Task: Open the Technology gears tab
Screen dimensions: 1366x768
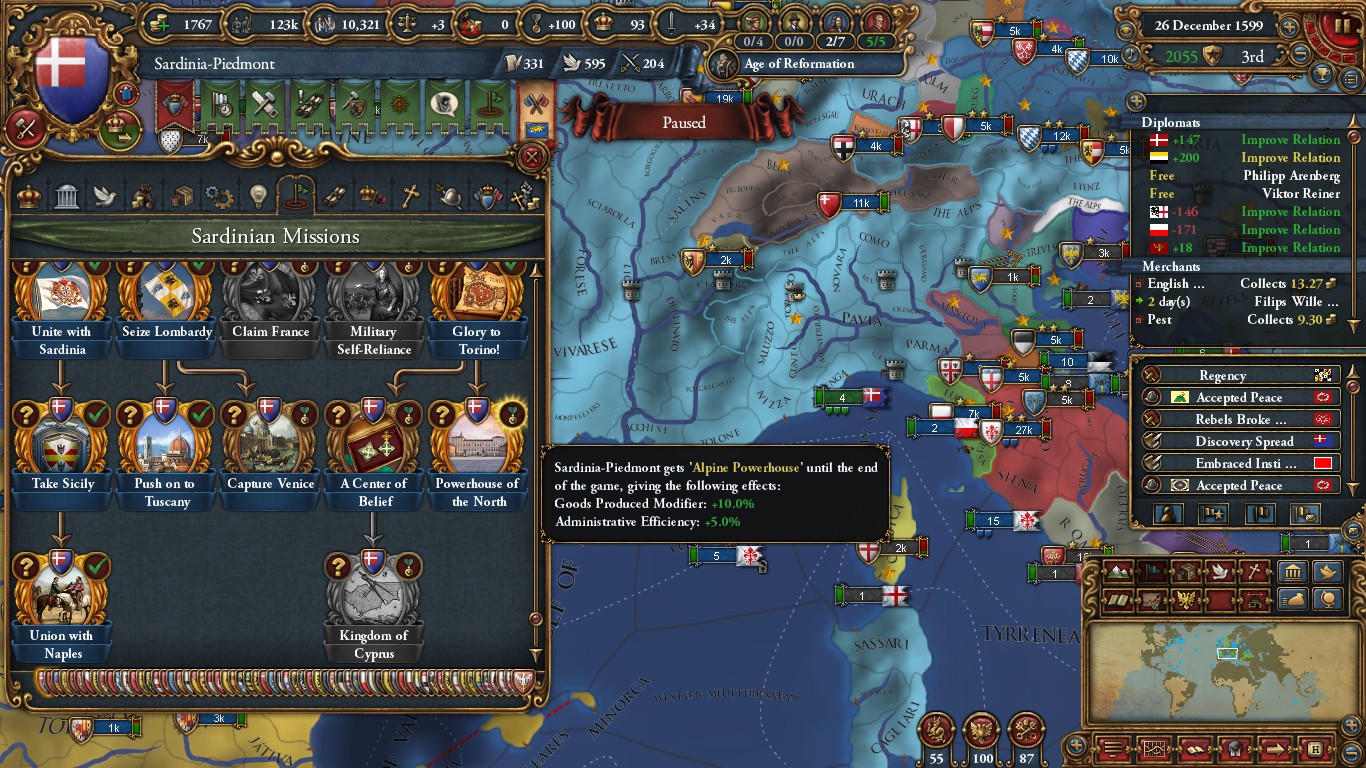Action: tap(219, 197)
